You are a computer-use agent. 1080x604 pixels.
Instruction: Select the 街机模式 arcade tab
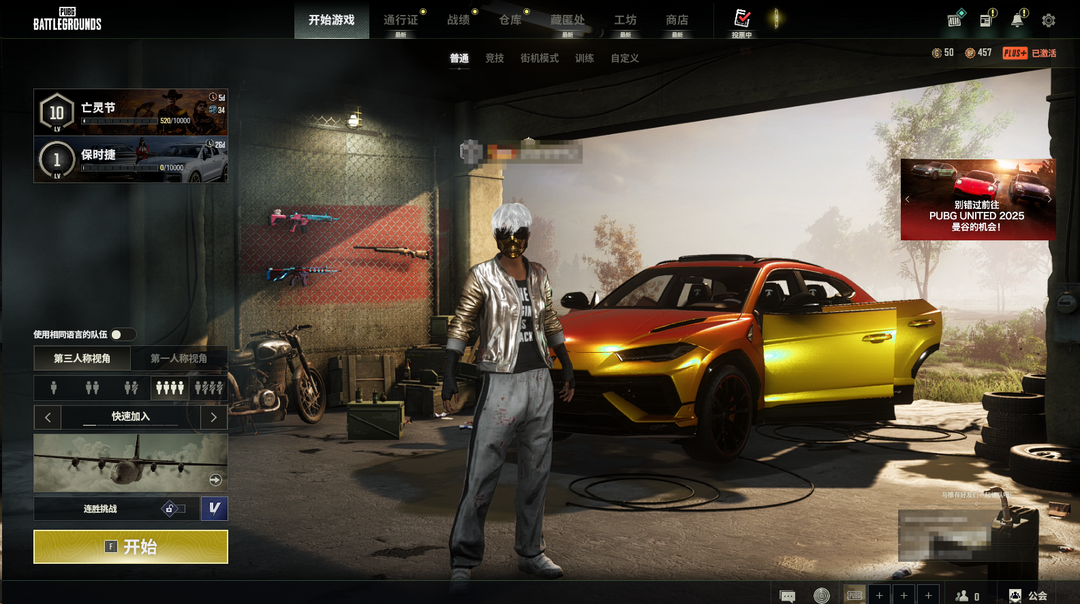tap(539, 59)
